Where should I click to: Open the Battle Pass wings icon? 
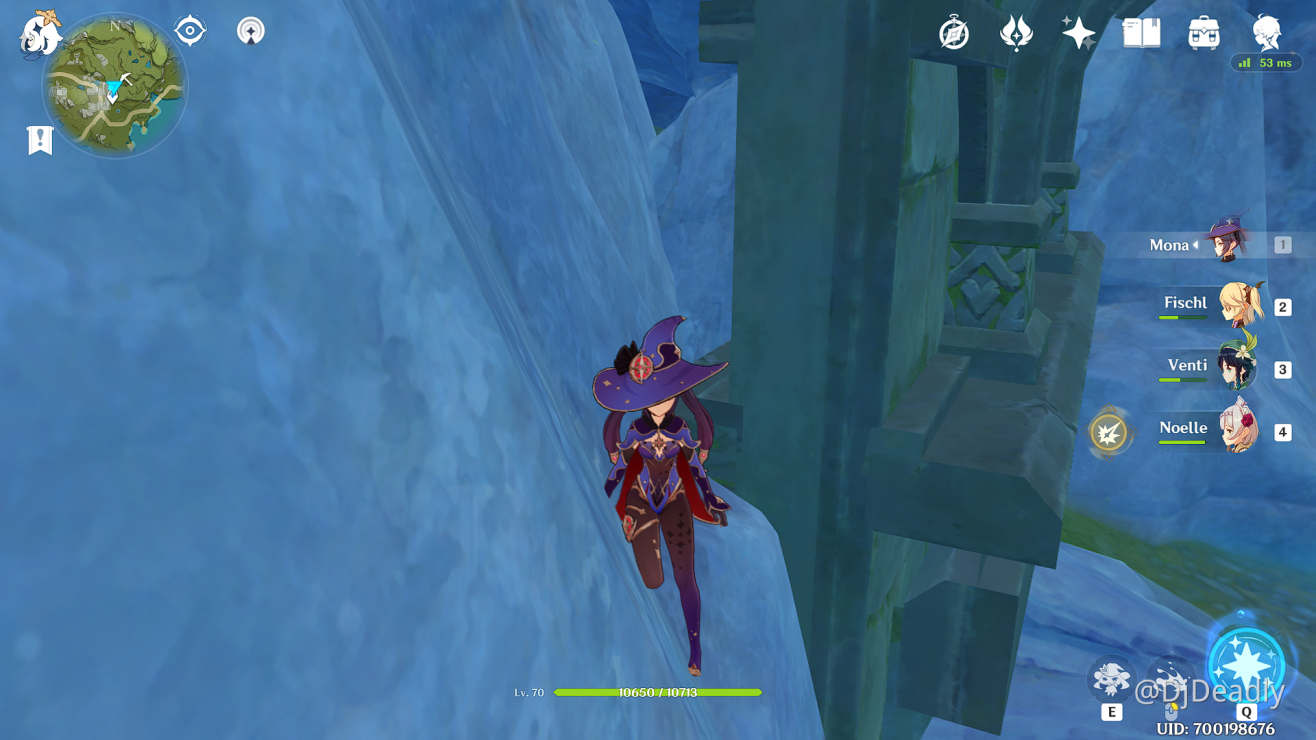(1015, 33)
